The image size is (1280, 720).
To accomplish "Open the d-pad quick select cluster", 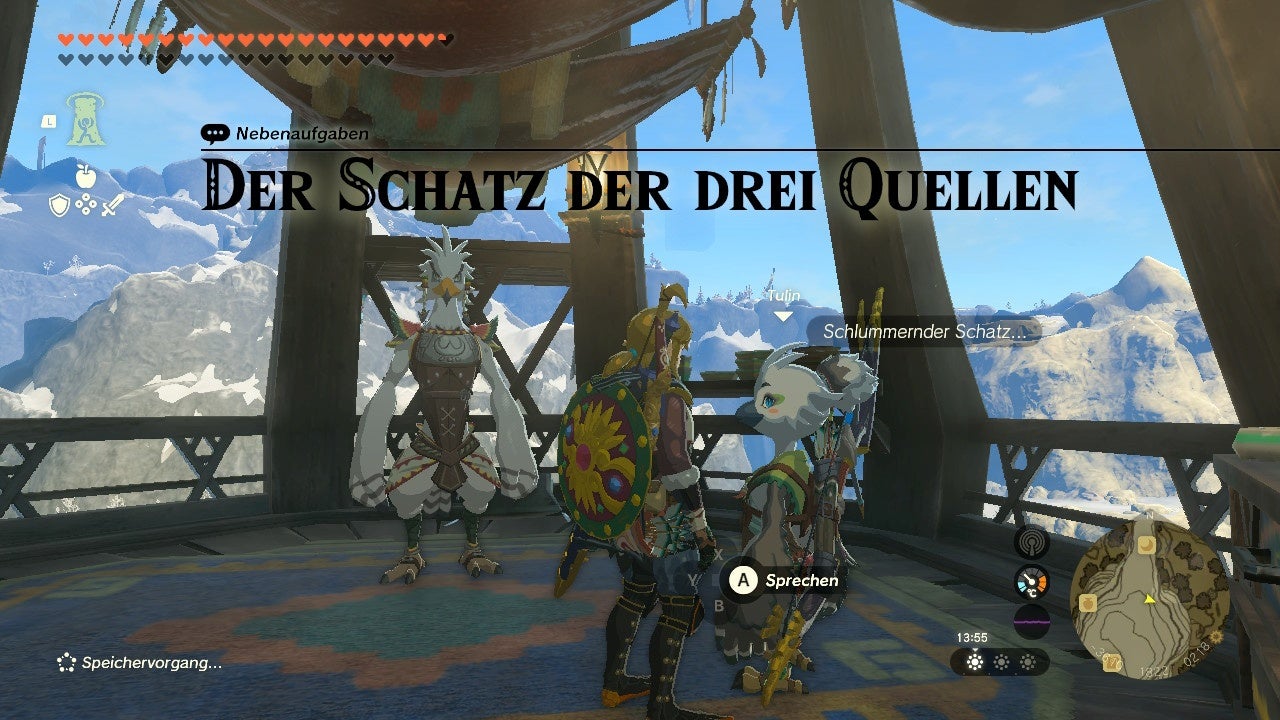I will coord(86,203).
